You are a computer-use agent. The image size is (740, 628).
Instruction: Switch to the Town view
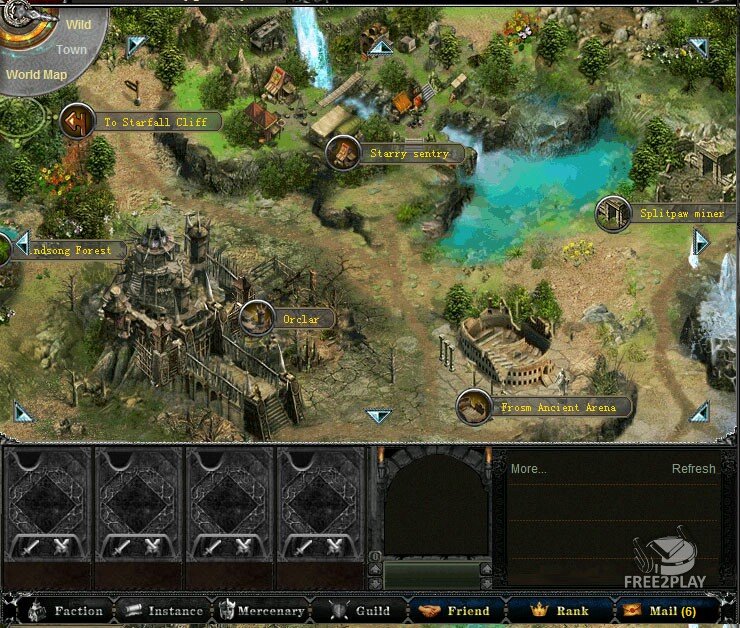71,49
